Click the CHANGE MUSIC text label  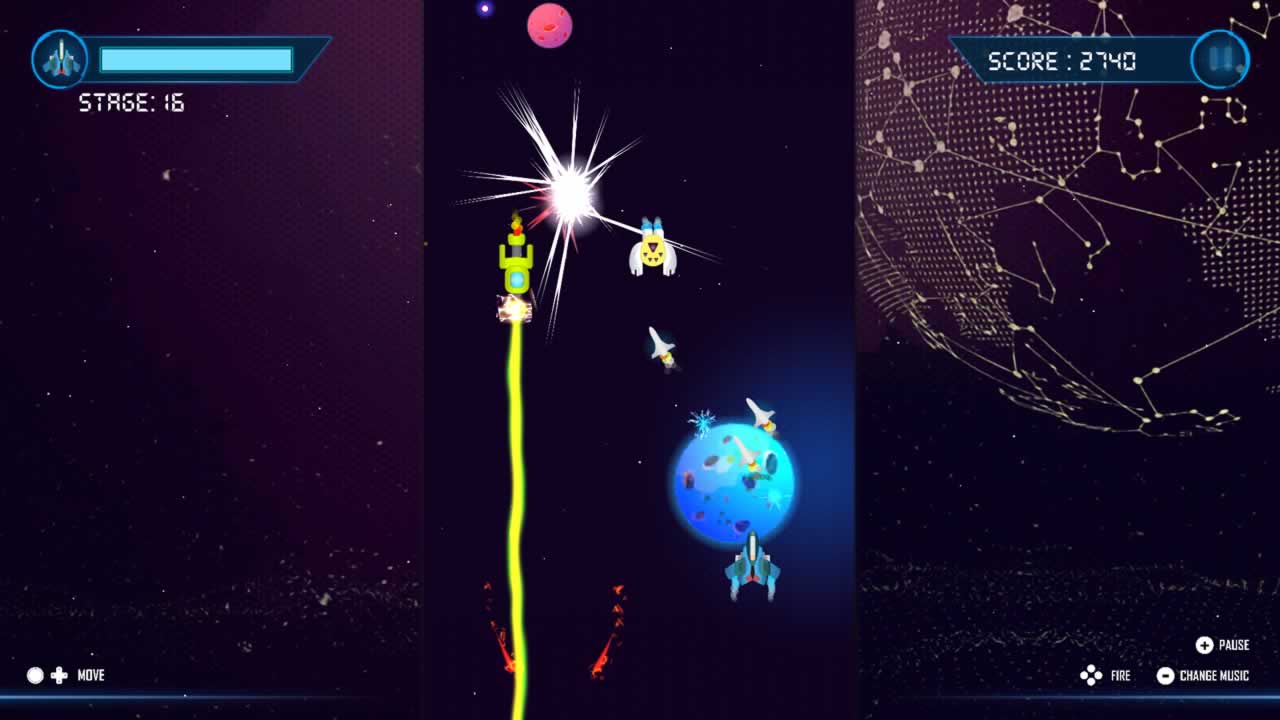1212,676
